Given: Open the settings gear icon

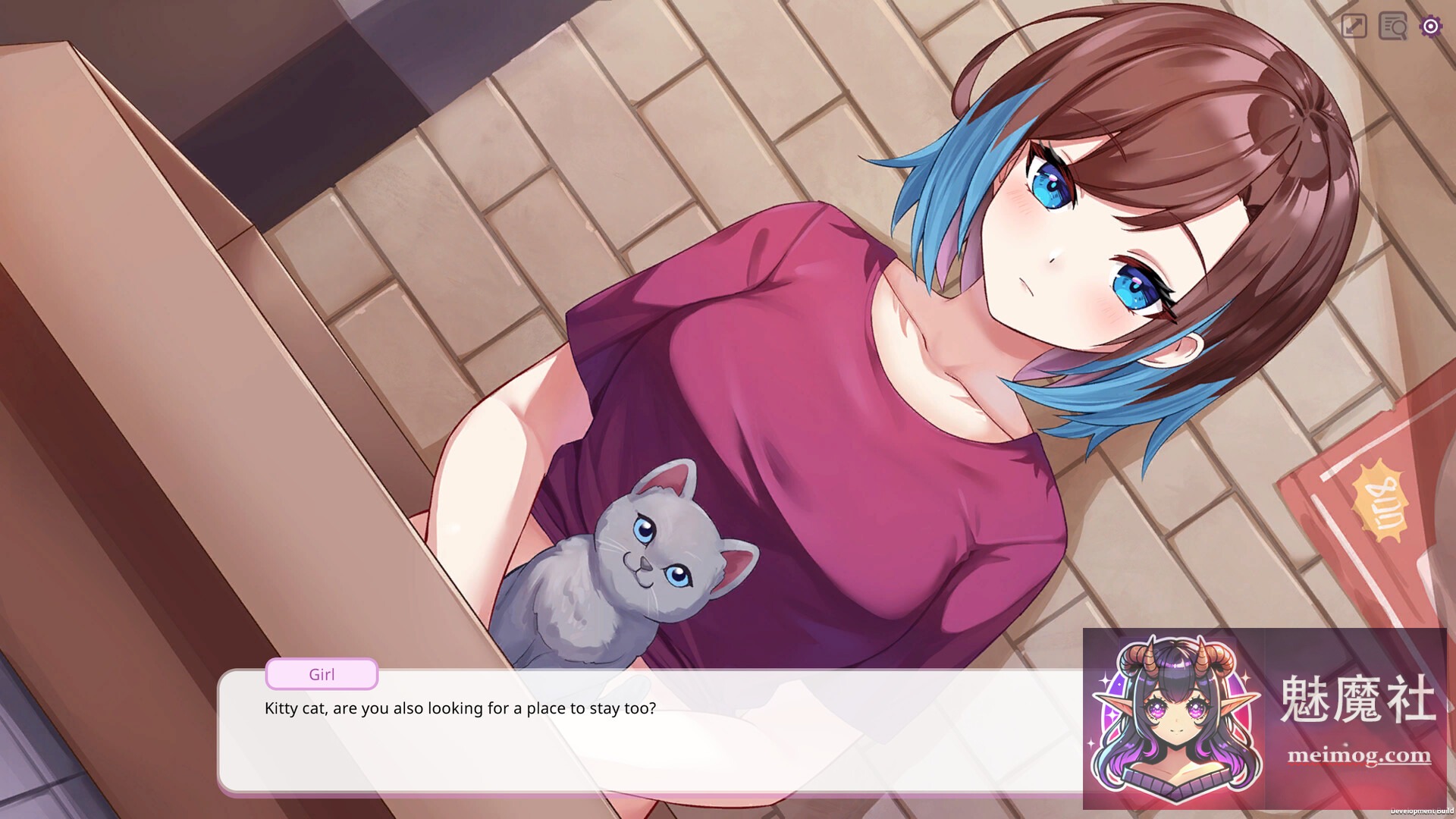Looking at the screenshot, I should (x=1430, y=27).
